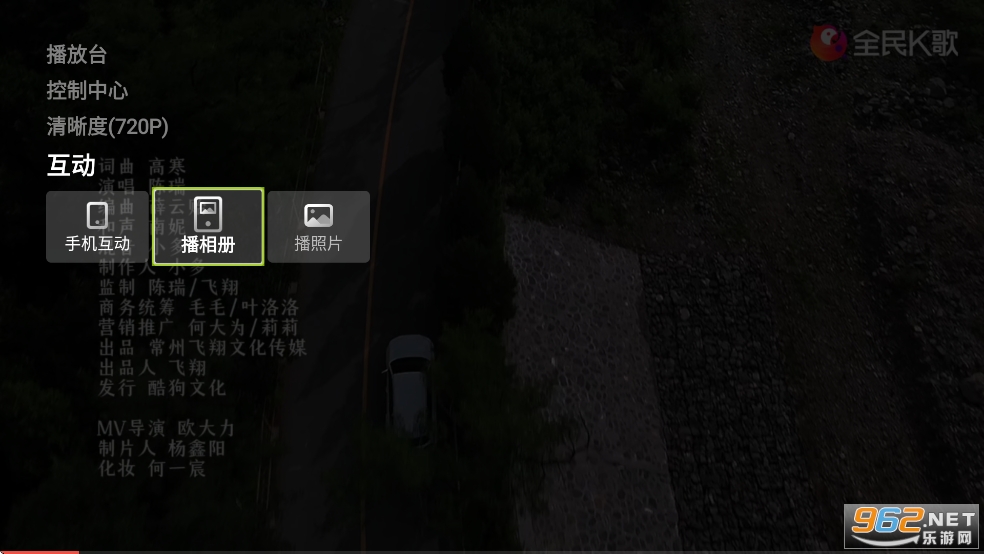
Task: Click the 手机互动 button
Action: coord(97,227)
